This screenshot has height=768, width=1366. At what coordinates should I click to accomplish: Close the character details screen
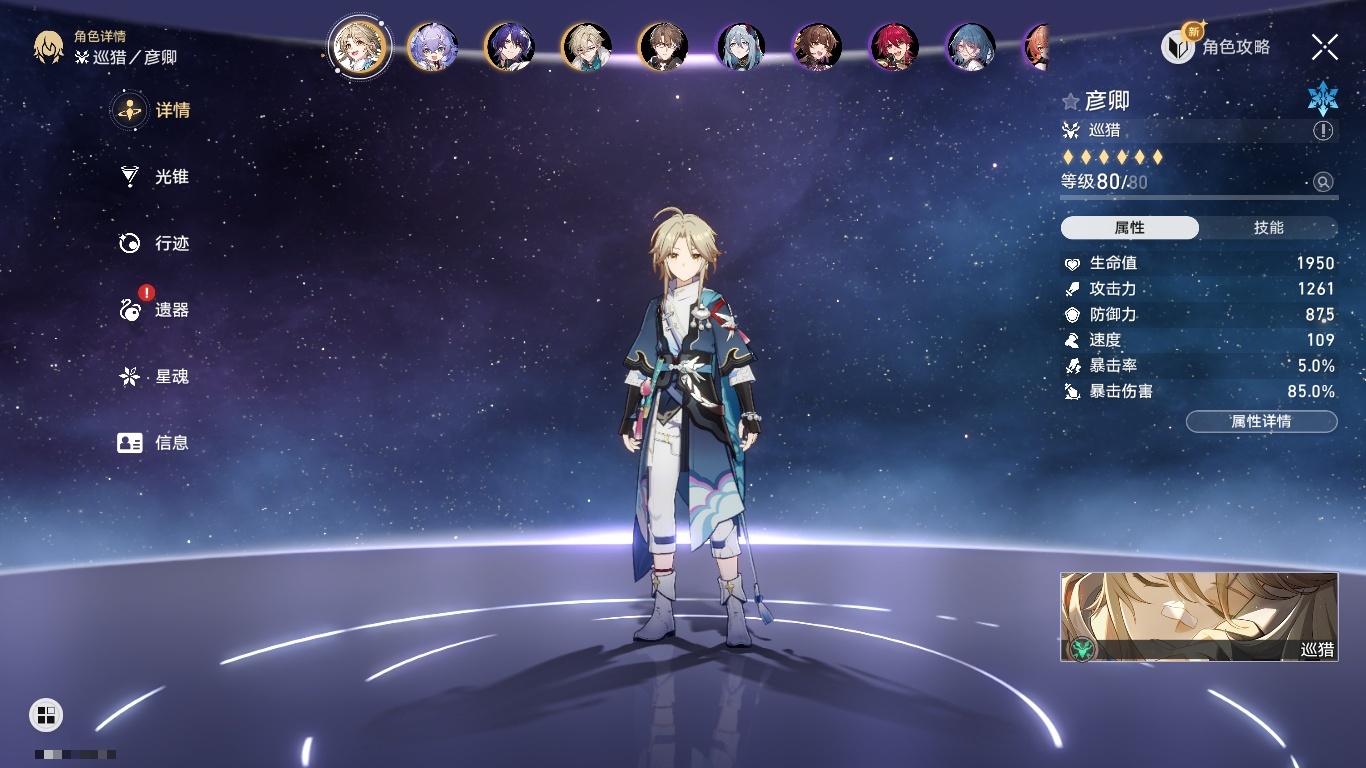coord(1325,47)
